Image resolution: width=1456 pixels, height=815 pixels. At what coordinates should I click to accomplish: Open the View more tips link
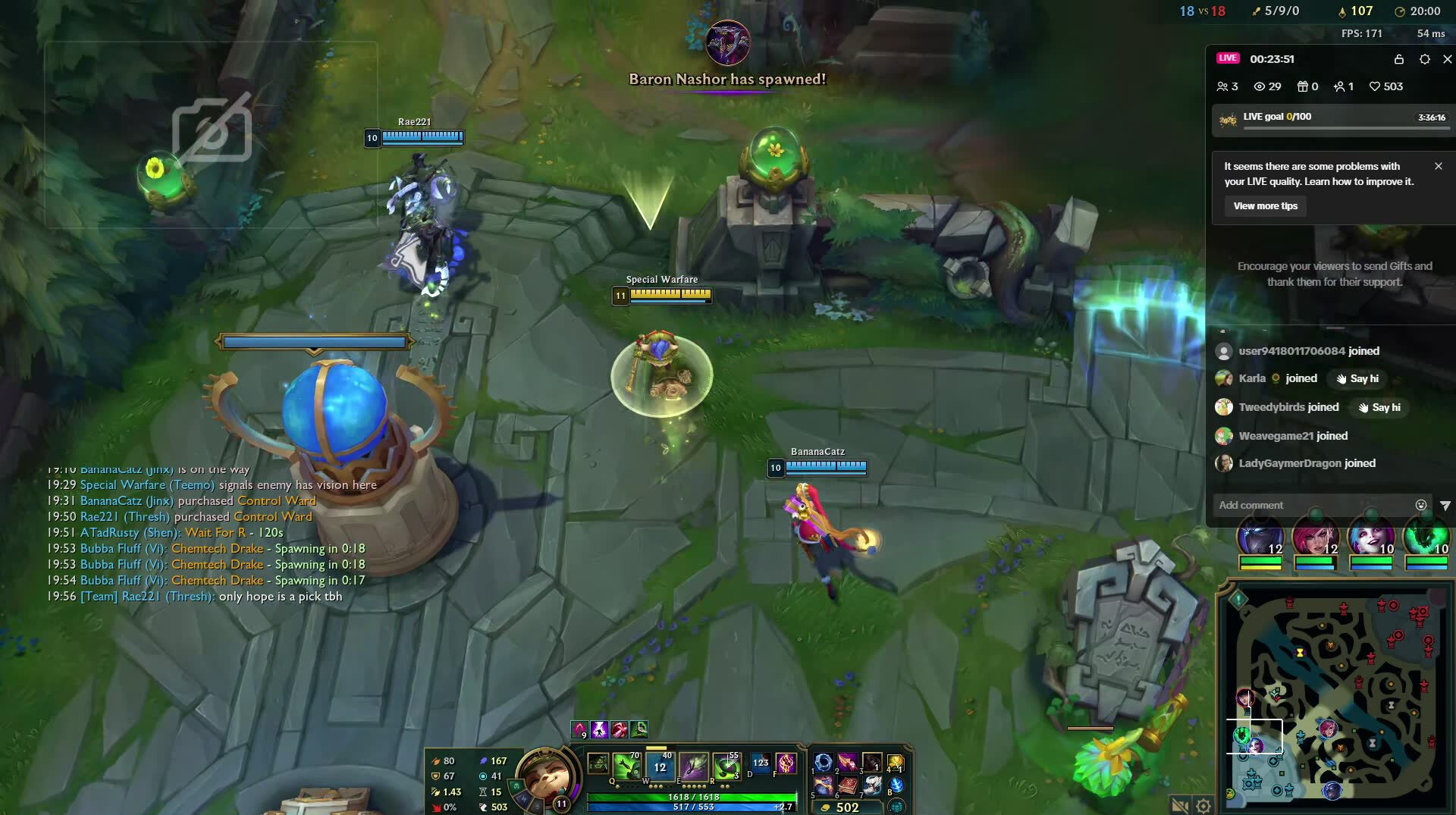[x=1265, y=206]
